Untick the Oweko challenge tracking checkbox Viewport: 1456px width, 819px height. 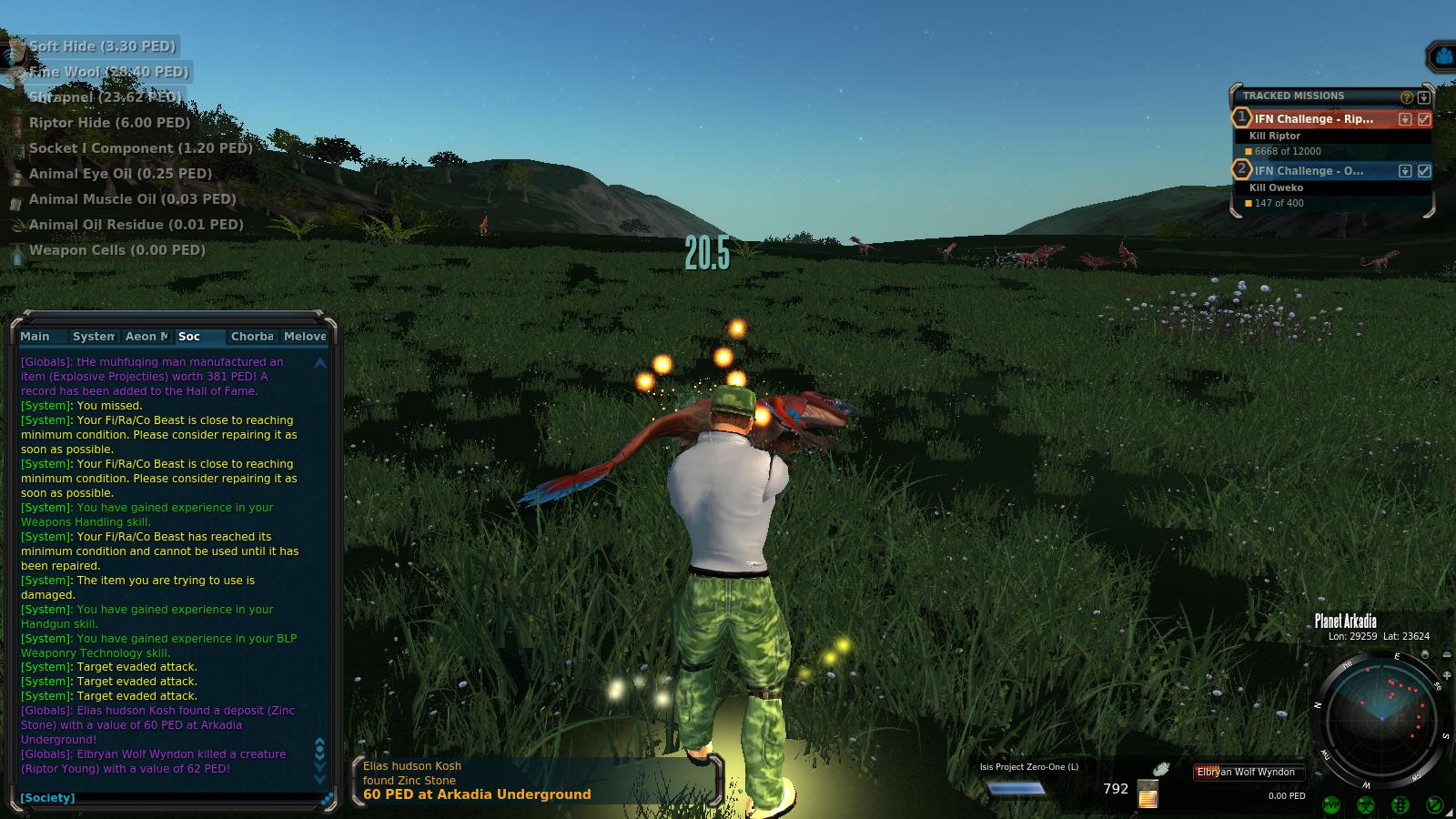click(1424, 171)
